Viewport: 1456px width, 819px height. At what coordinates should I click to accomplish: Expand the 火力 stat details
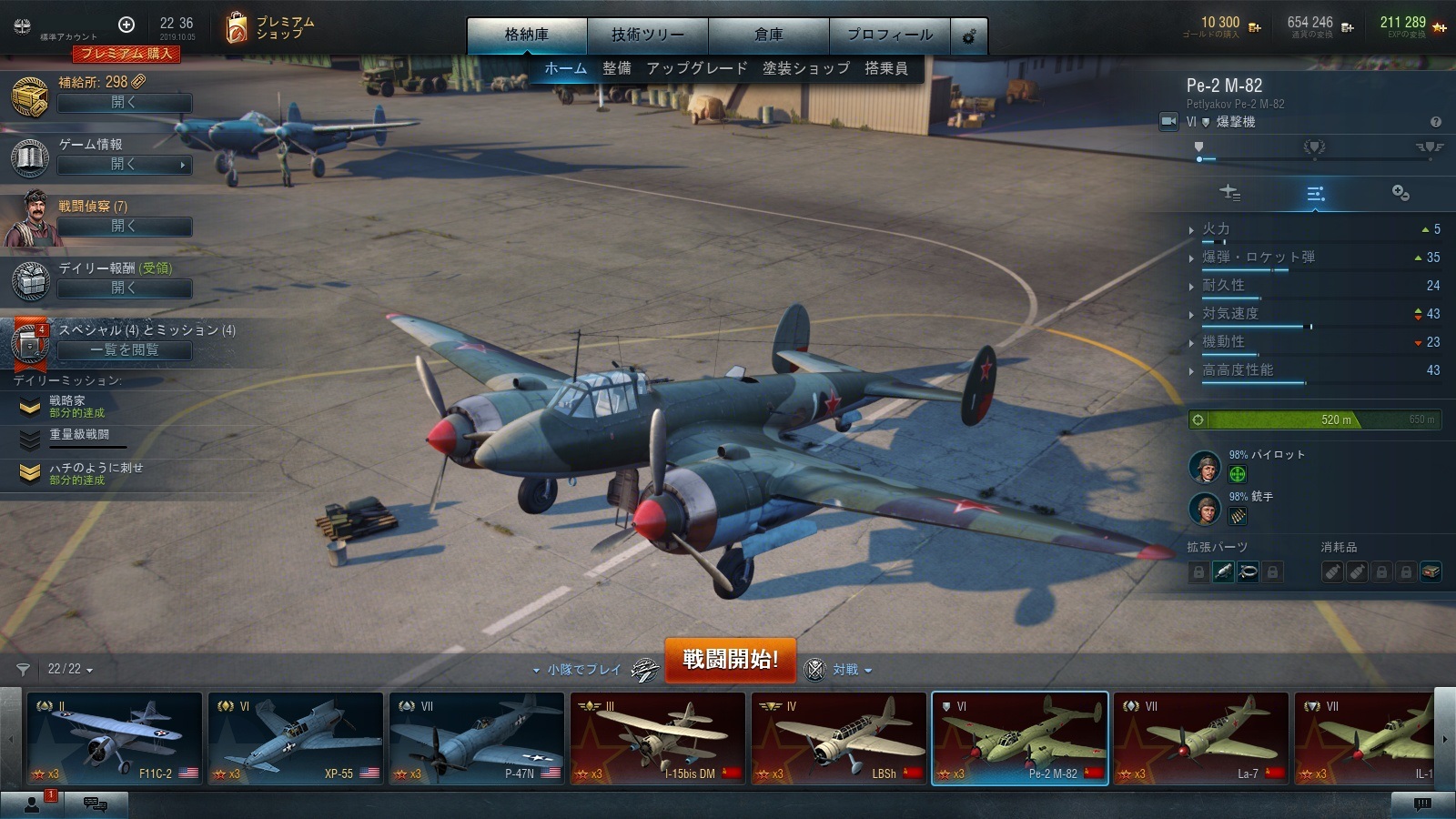[1215, 229]
